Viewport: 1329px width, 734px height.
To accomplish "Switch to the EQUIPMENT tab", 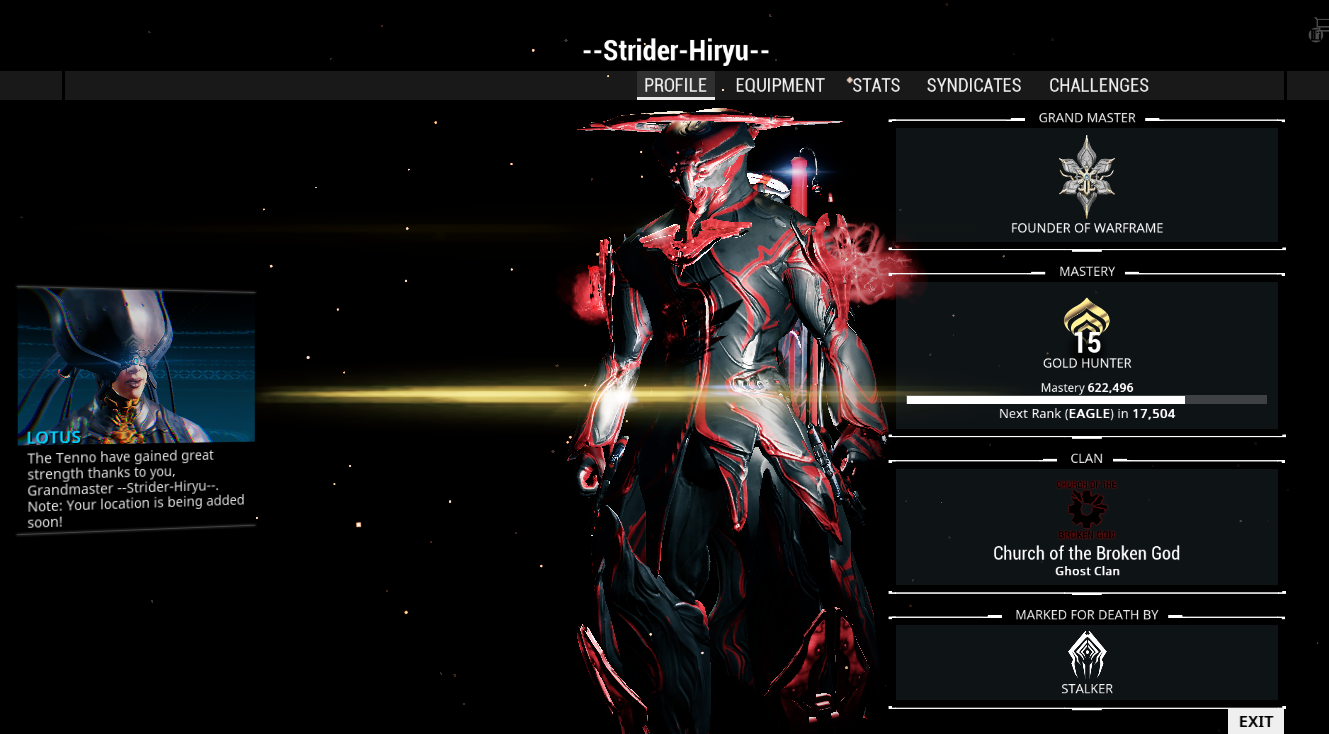I will point(780,85).
